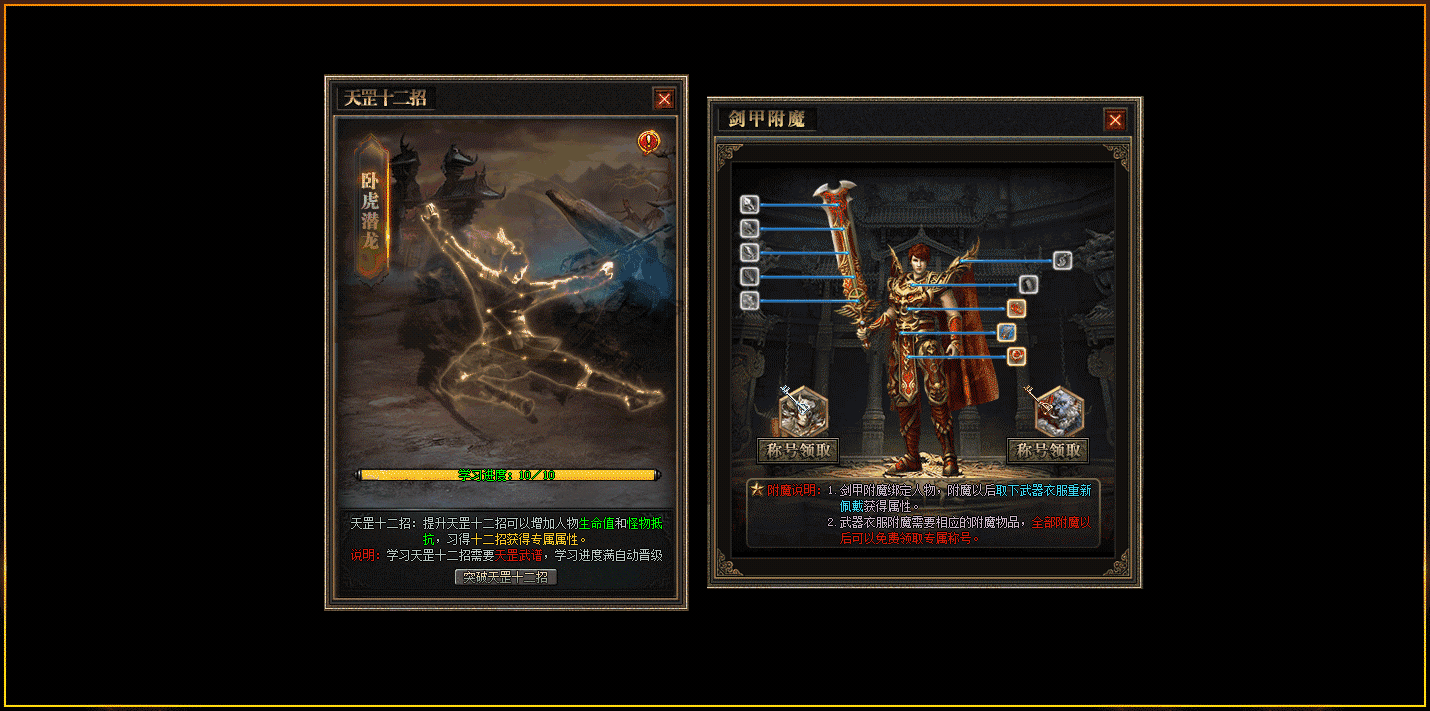The height and width of the screenshot is (711, 1430).
Task: Open the red exclamation mark info icon
Action: click(649, 142)
